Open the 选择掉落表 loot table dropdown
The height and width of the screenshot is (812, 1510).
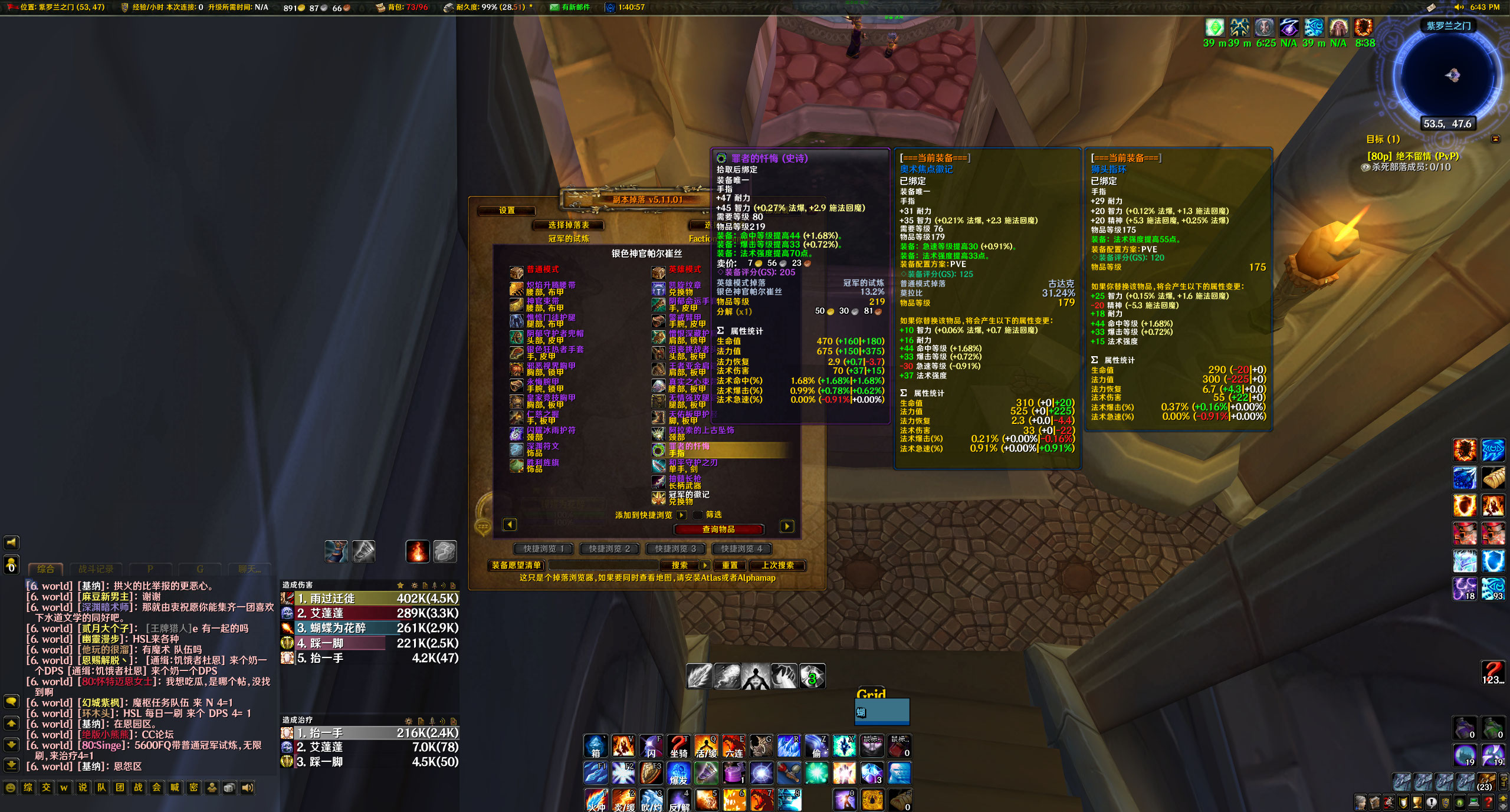568,225
